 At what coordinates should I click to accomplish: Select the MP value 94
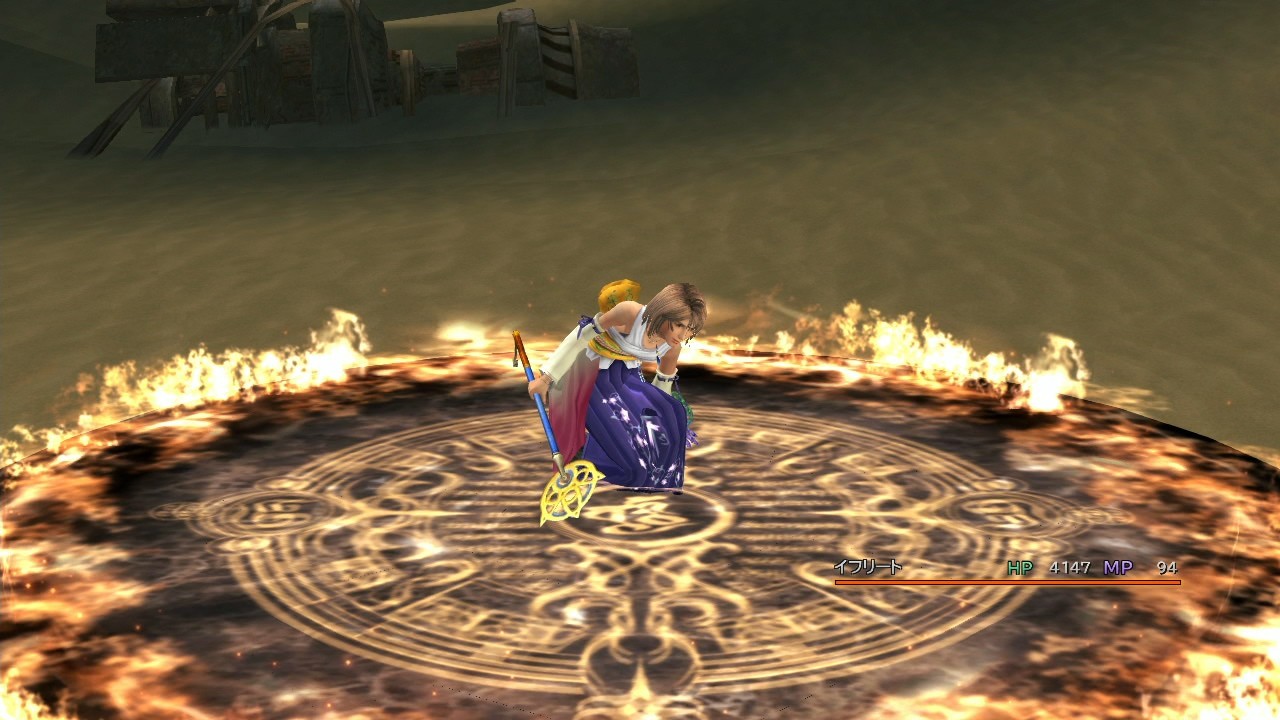click(x=1168, y=566)
